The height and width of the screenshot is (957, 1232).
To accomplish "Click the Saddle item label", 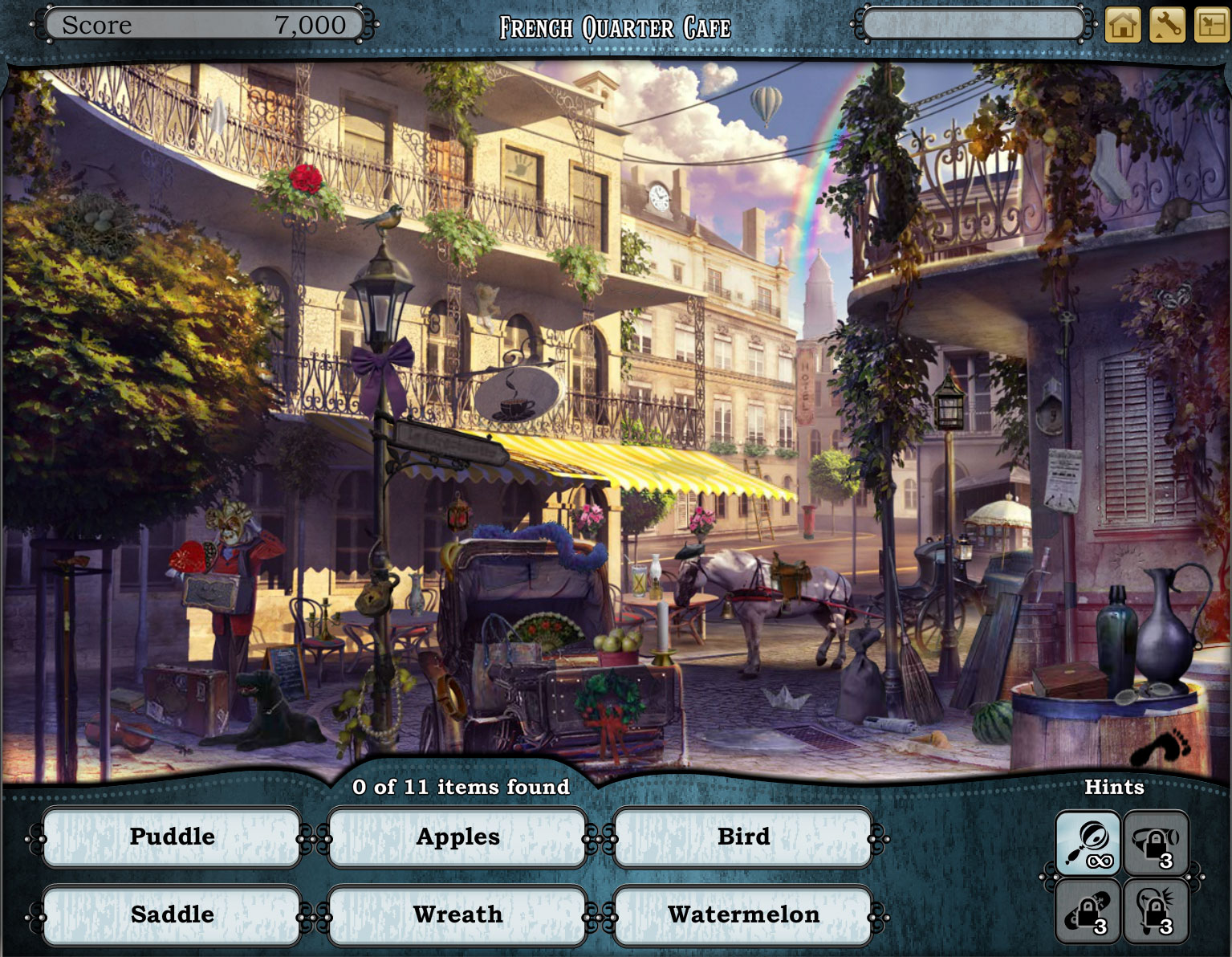I will (x=172, y=914).
